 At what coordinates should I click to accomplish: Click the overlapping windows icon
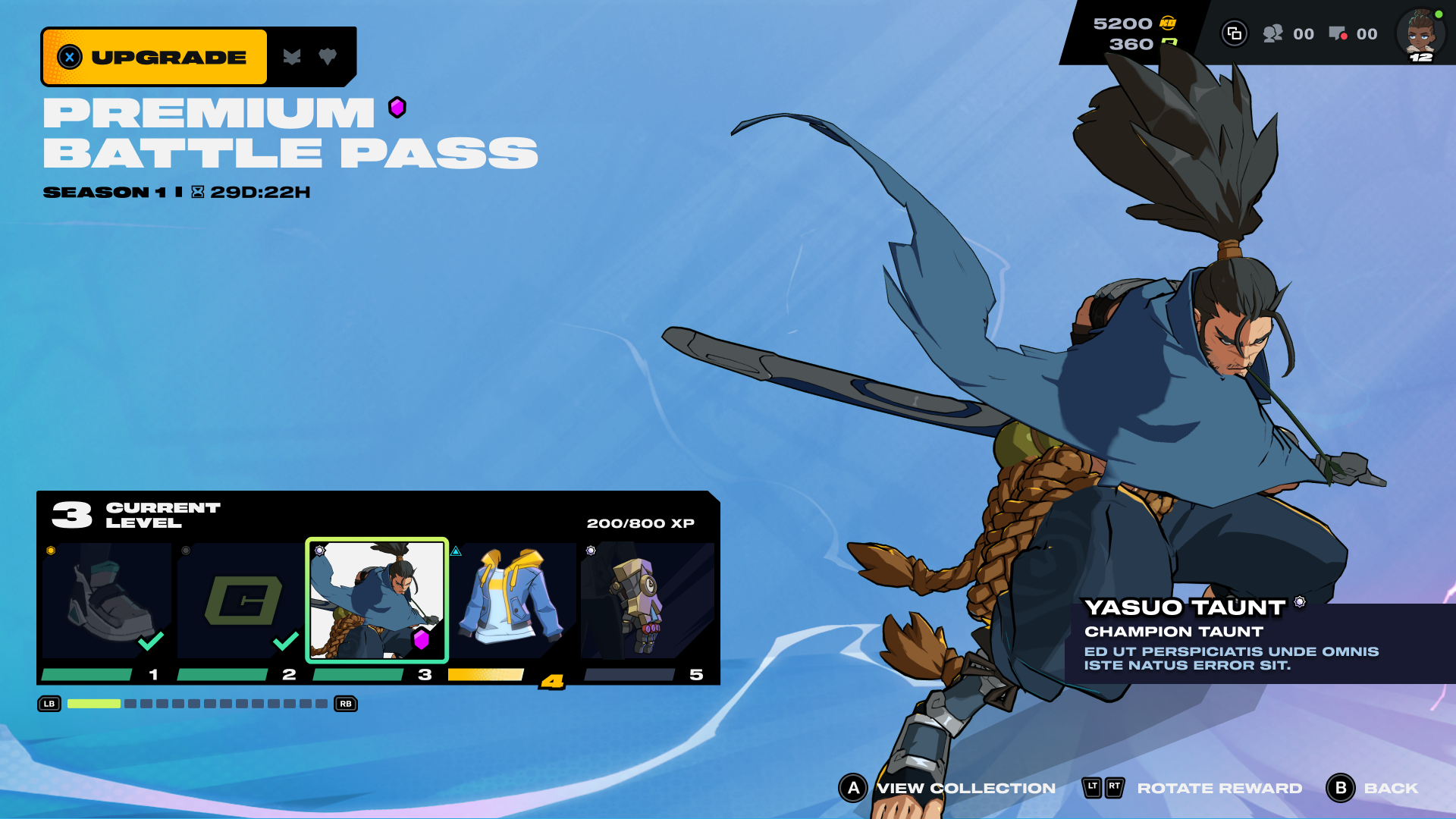[x=1235, y=33]
